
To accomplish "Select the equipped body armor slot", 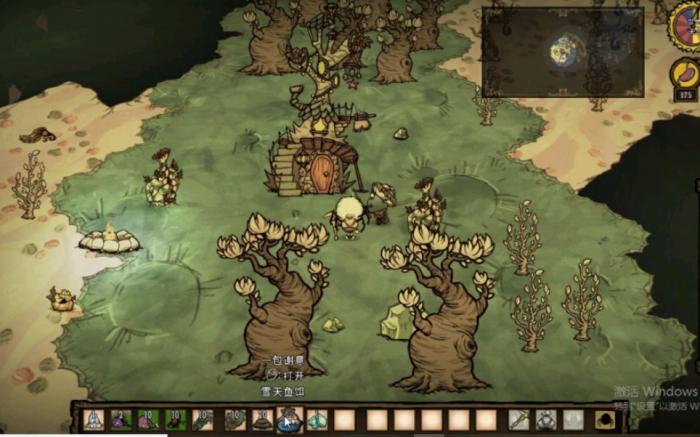I will [546, 420].
